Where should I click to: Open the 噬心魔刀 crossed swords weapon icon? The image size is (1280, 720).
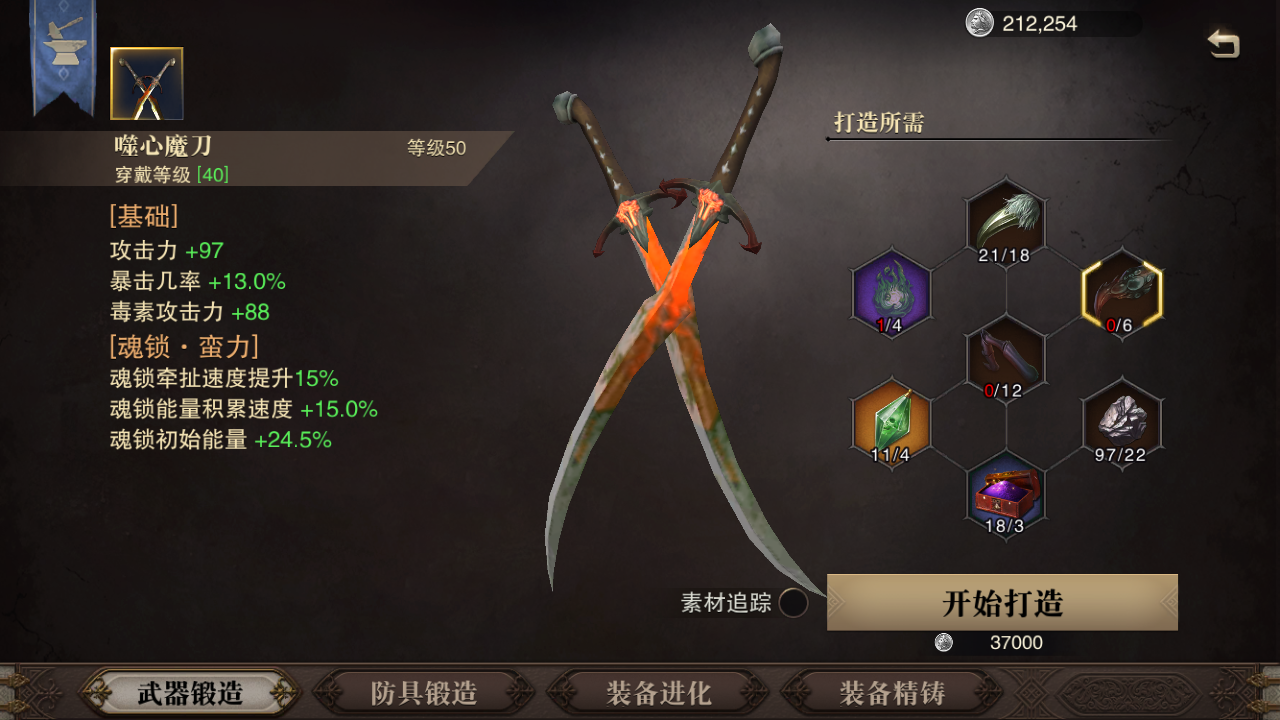(x=145, y=82)
